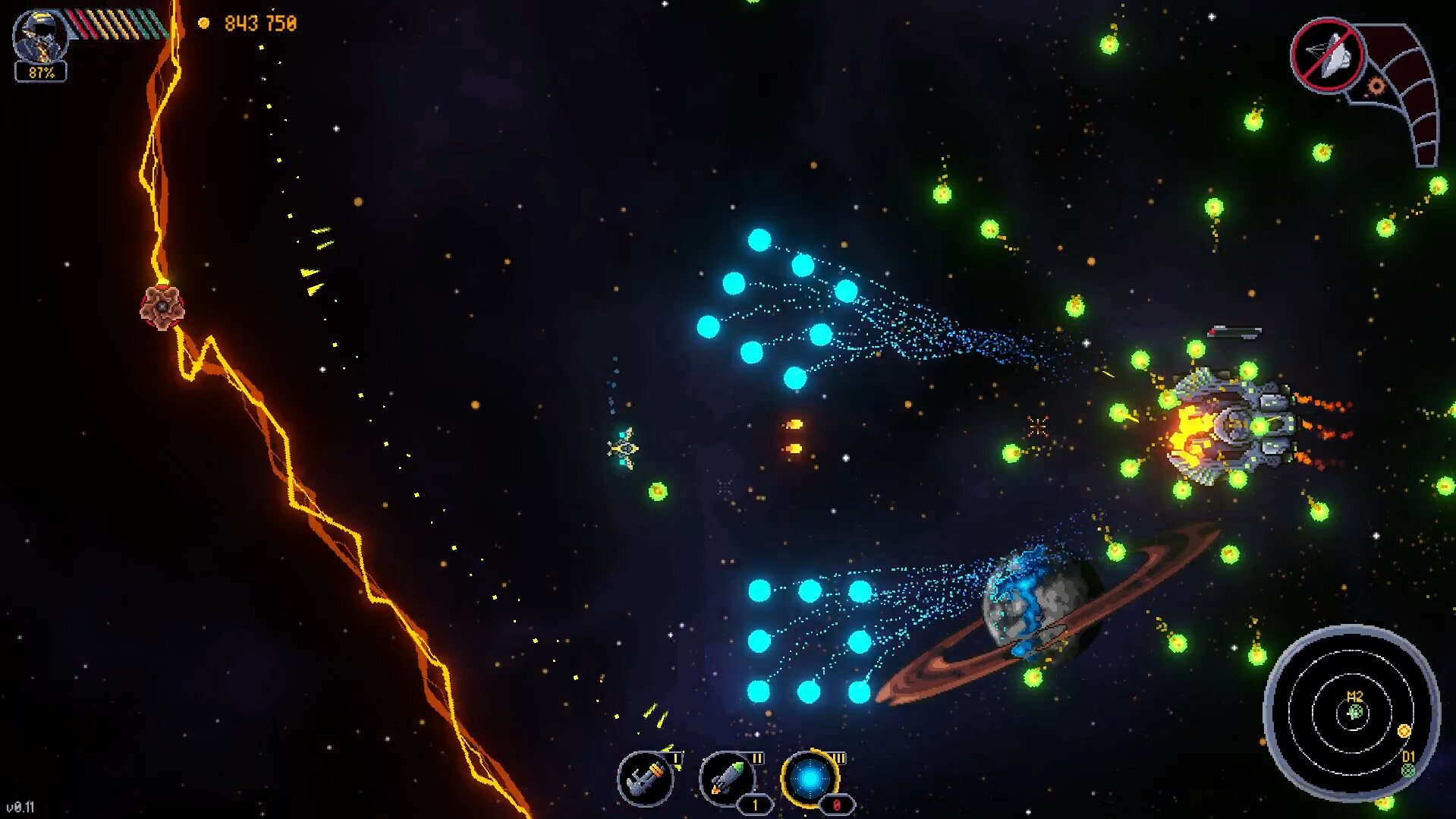Click the striped health bar next to the portrait
The image size is (1456, 819).
[115, 23]
